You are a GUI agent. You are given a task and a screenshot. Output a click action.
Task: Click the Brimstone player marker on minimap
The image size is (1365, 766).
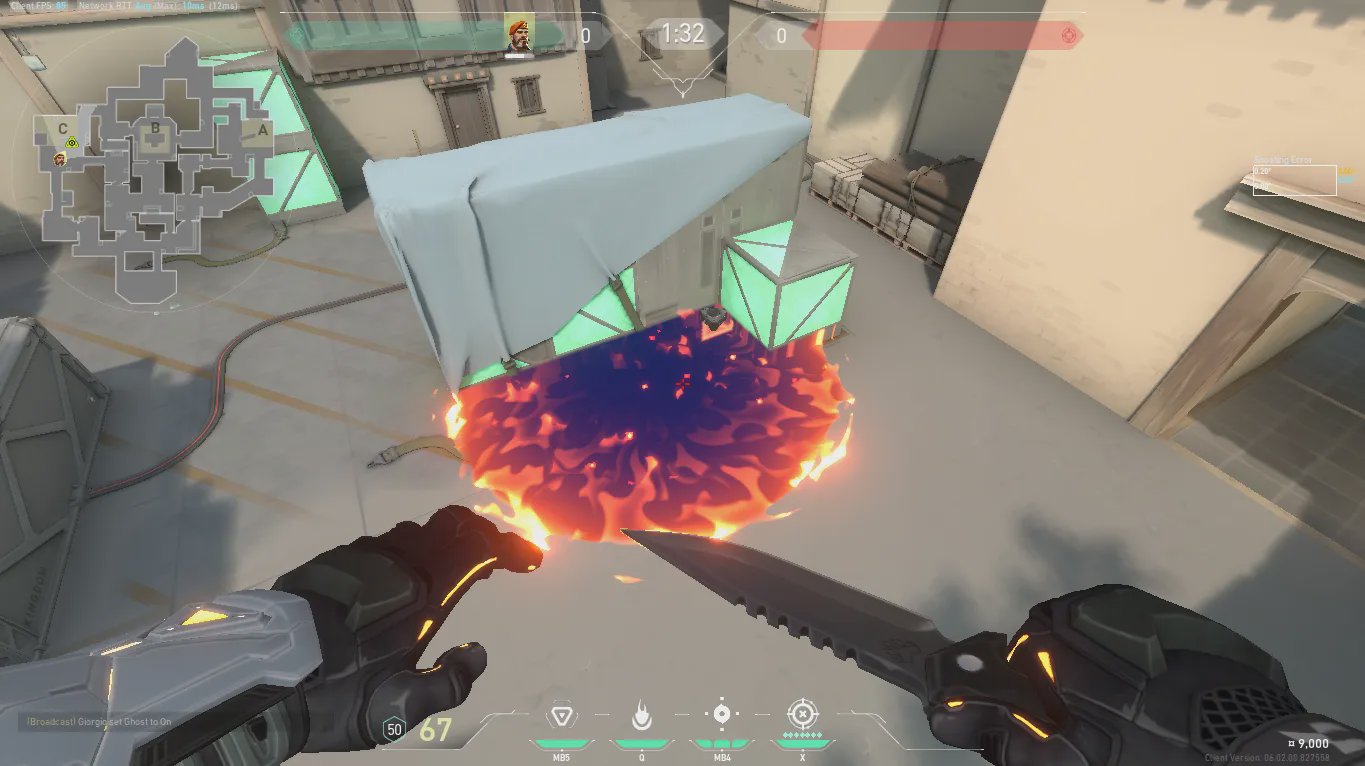[x=60, y=159]
